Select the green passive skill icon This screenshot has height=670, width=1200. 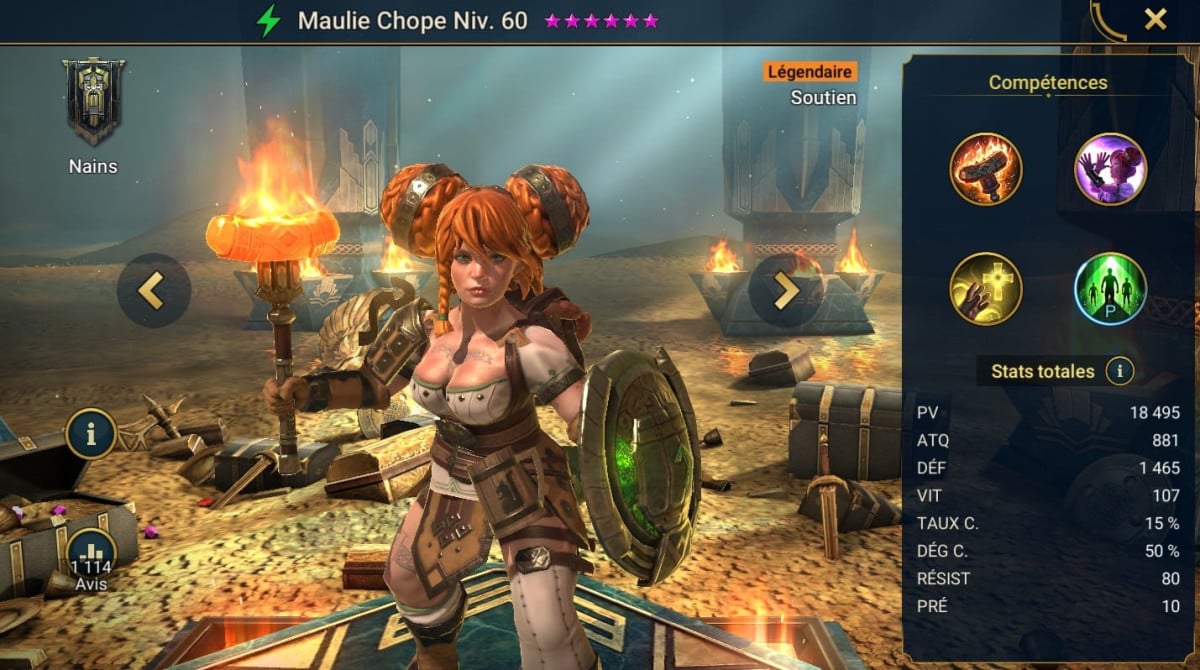click(1110, 288)
